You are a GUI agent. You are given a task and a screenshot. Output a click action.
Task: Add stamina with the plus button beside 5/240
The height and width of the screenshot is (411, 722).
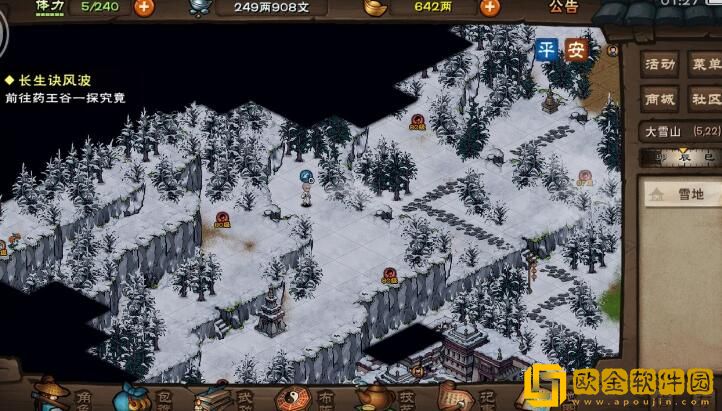(x=144, y=7)
